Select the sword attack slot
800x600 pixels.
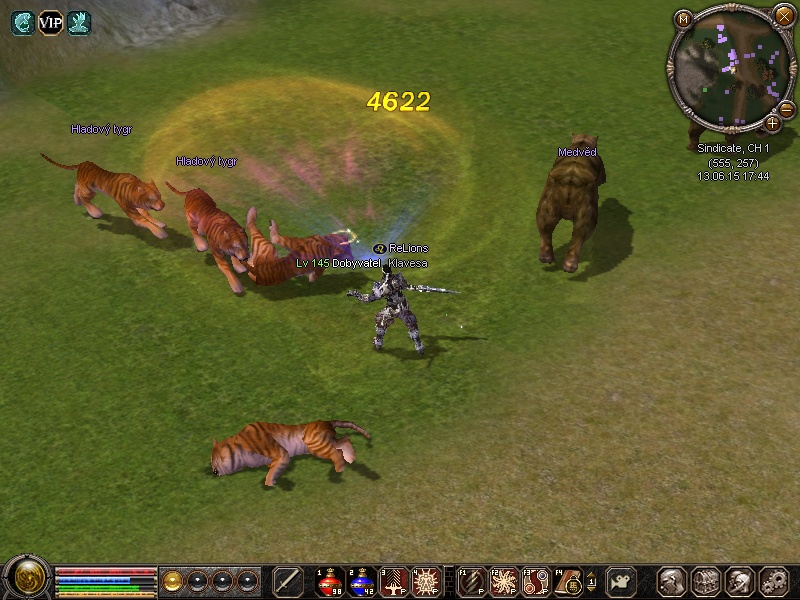tap(288, 581)
